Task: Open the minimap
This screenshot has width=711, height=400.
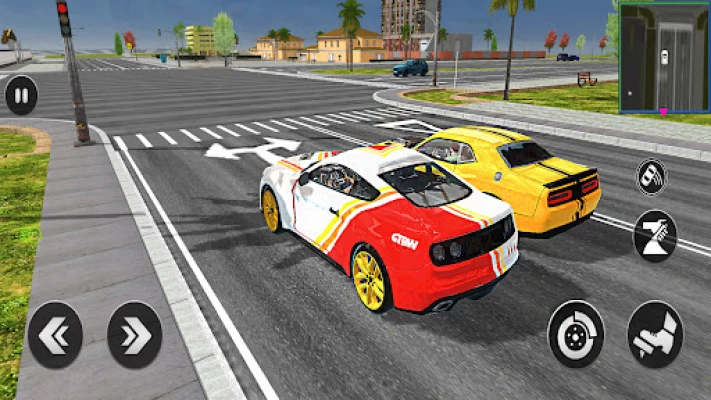Action: tap(664, 56)
